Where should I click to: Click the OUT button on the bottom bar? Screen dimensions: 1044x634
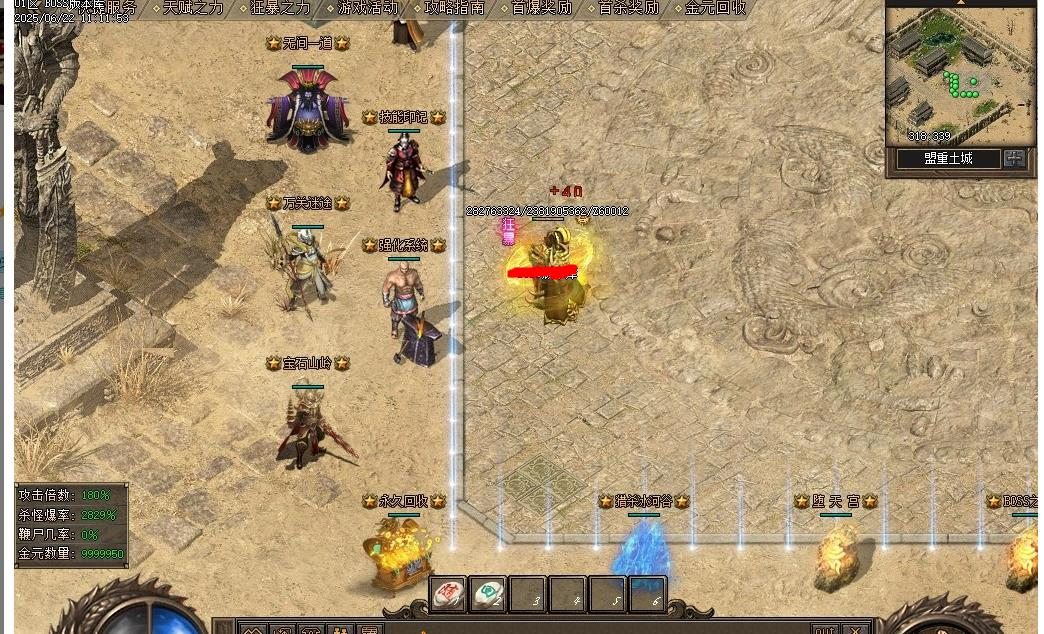pyautogui.click(x=824, y=630)
